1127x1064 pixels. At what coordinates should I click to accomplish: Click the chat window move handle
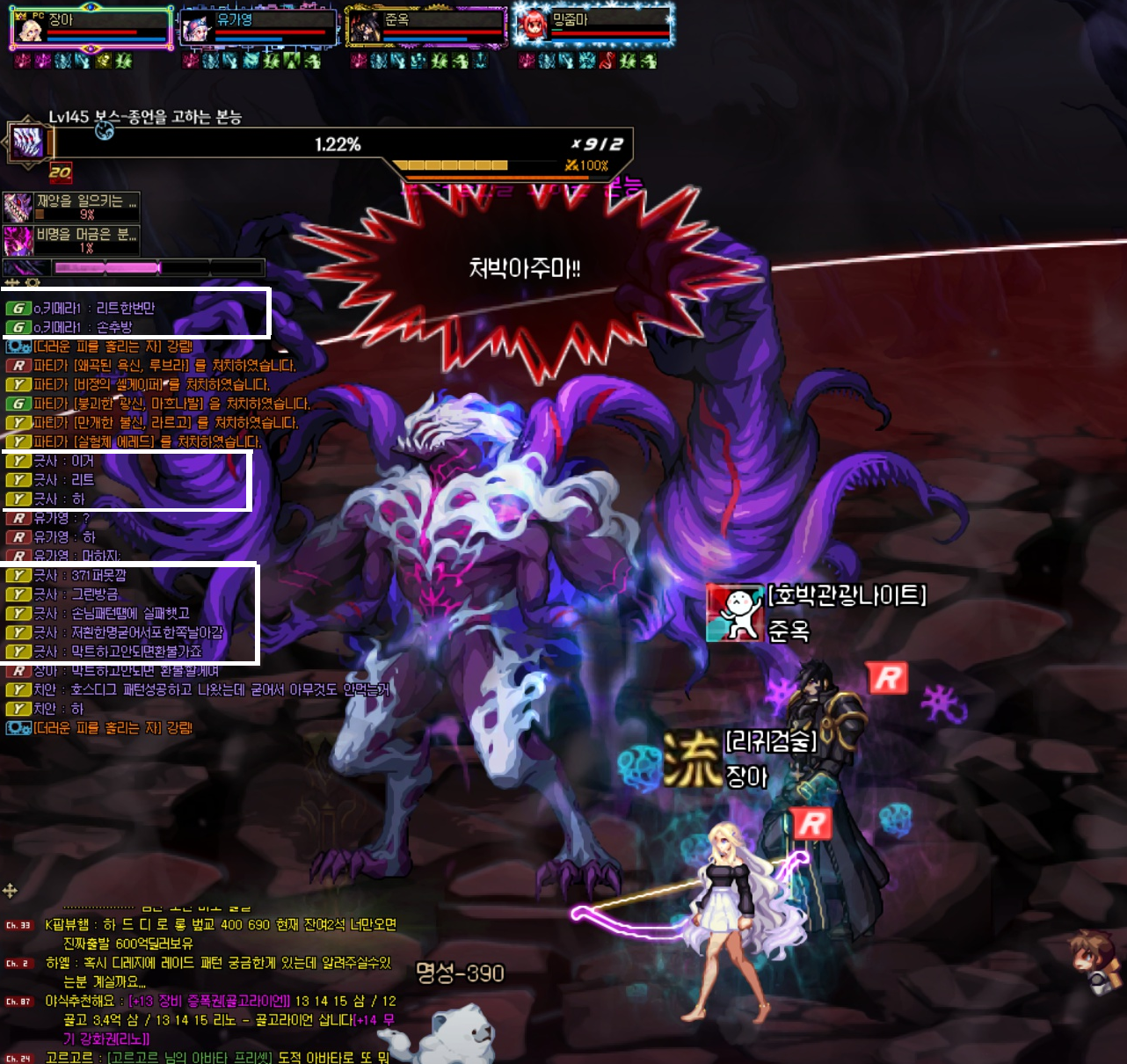point(11,891)
